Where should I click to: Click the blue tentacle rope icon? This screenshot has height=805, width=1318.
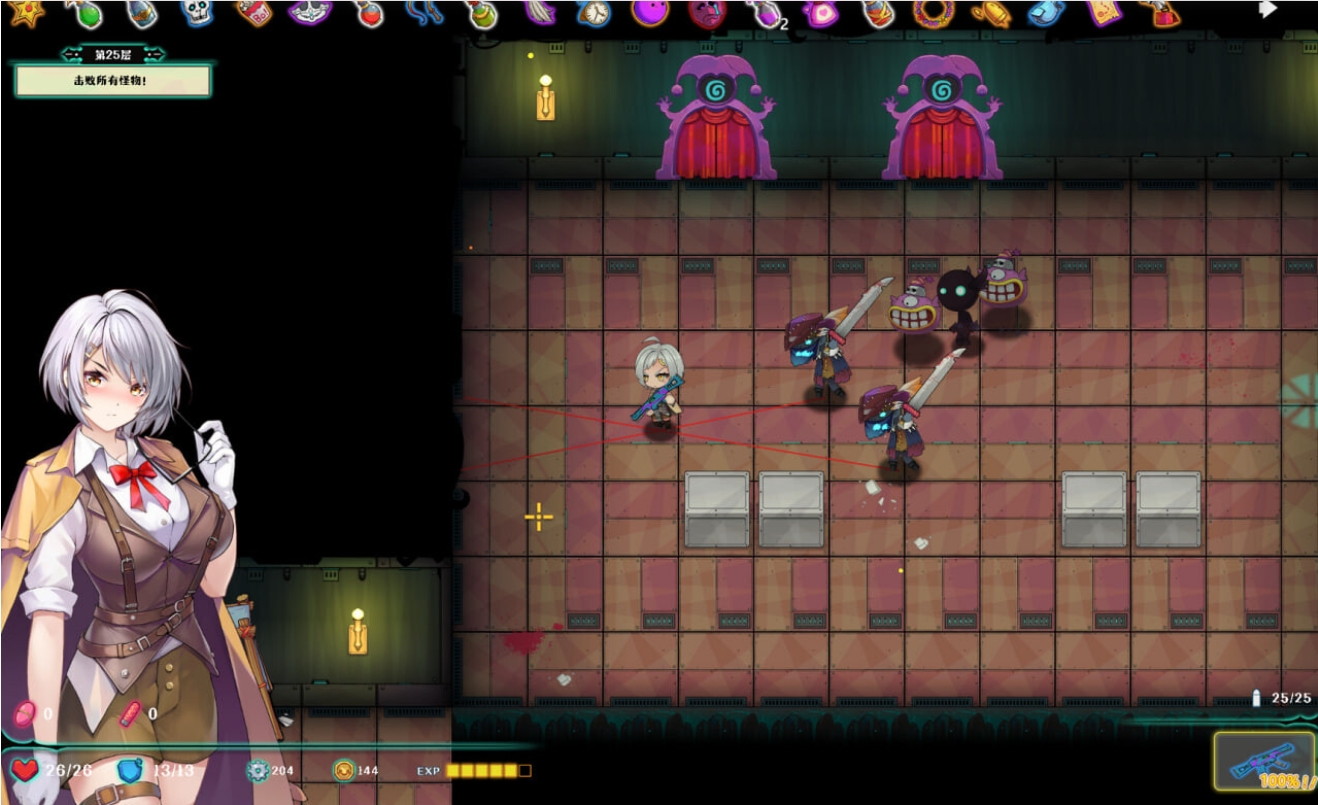click(x=424, y=12)
